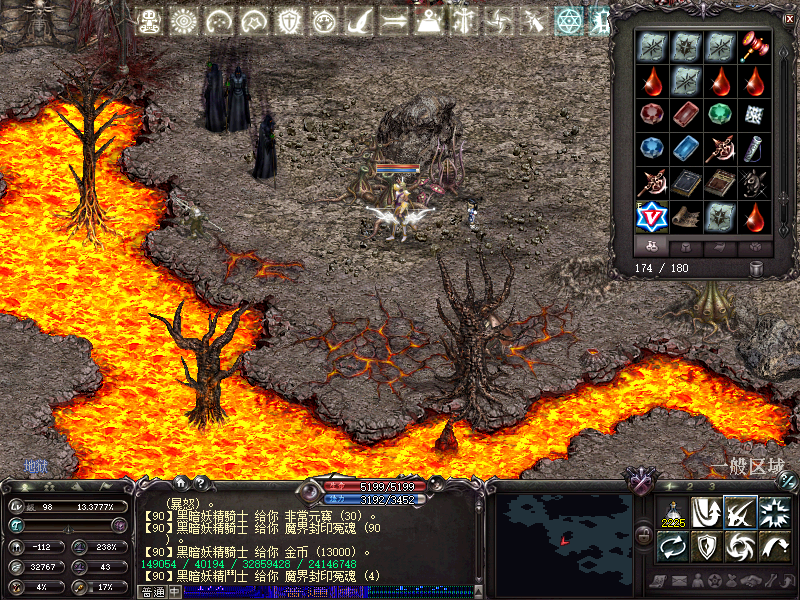Screen dimensions: 800x600
Task: Use the potion hotbar slot showing 2225
Action: pyautogui.click(x=673, y=514)
